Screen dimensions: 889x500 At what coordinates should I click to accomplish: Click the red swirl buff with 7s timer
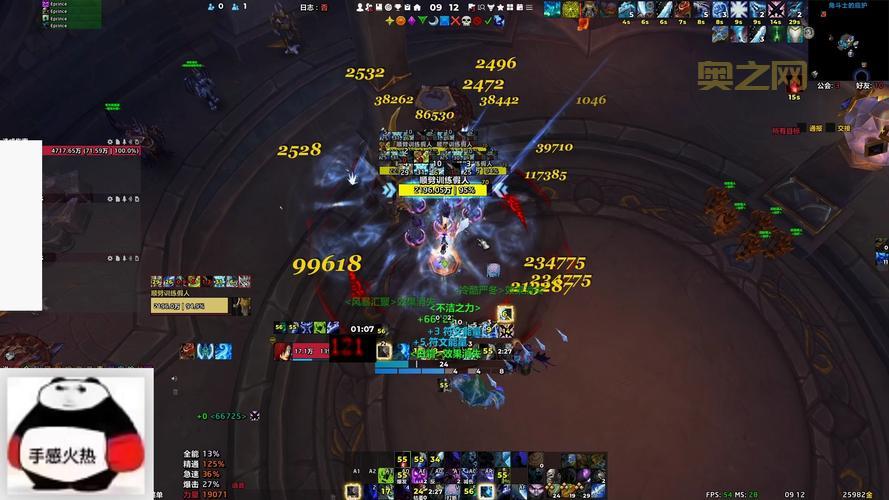pos(683,10)
